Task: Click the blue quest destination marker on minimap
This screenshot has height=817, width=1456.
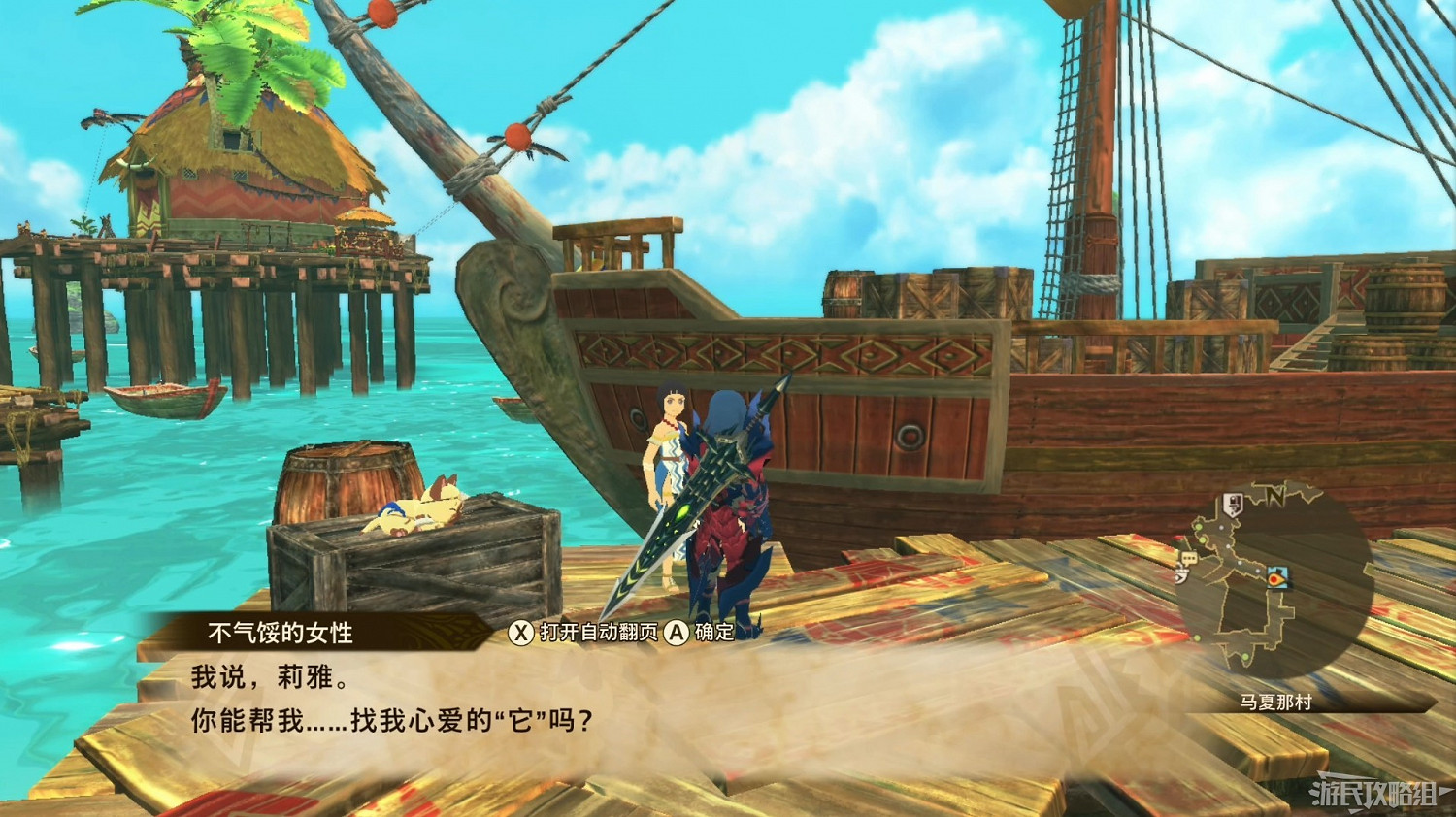Action: [x=1276, y=579]
